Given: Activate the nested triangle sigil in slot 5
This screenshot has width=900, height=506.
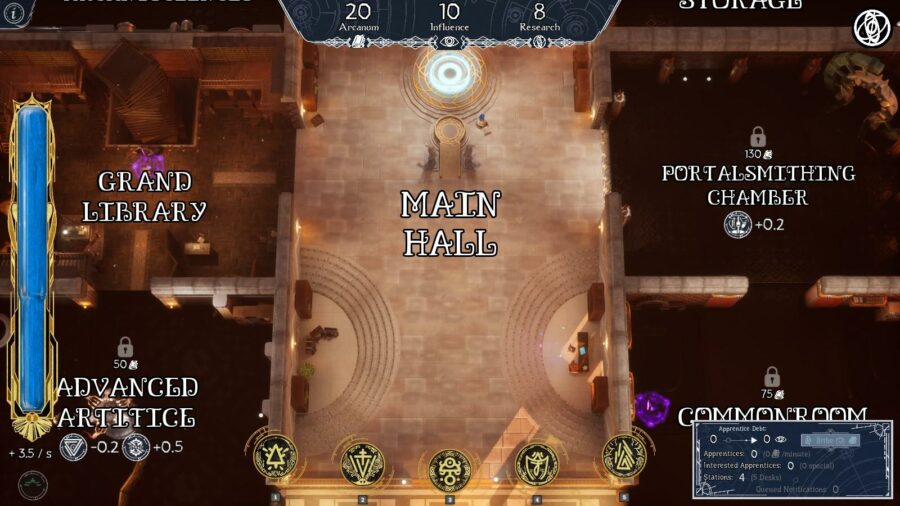Looking at the screenshot, I should [x=624, y=457].
